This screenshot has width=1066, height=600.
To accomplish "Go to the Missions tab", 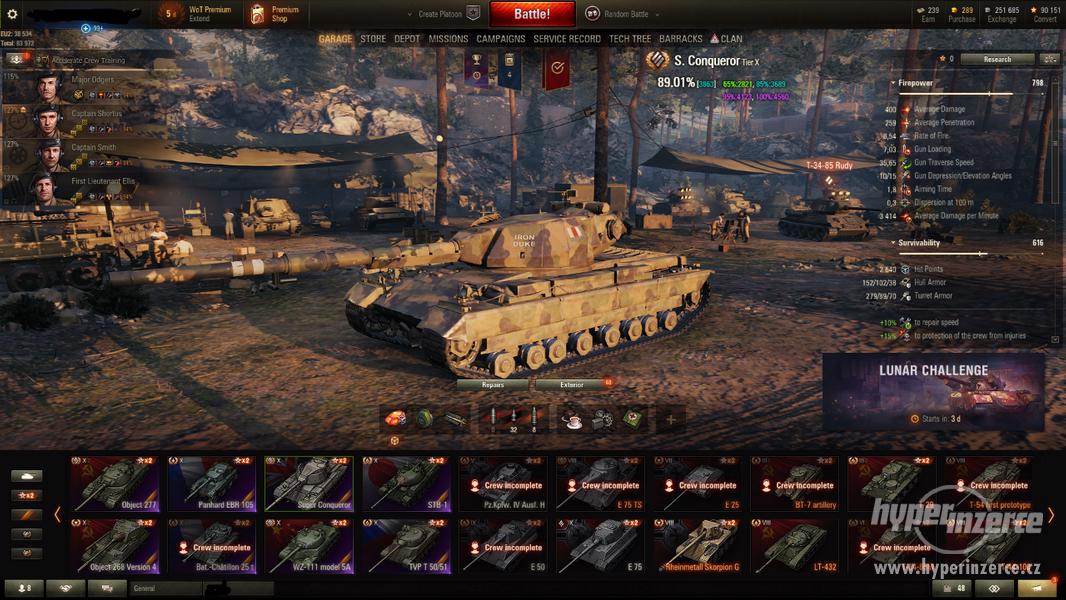I will [x=448, y=39].
